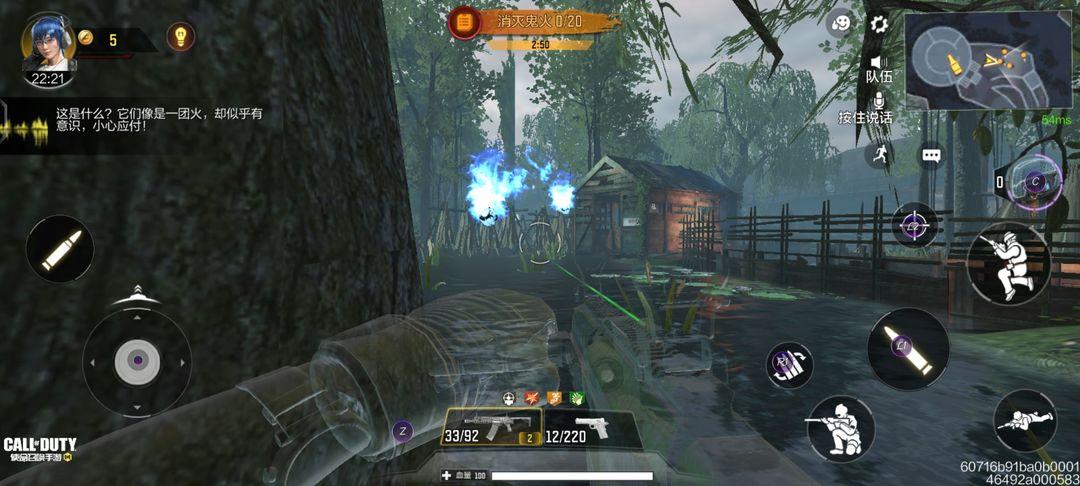Image resolution: width=1080 pixels, height=486 pixels.
Task: Tap the blue-haired character avatar
Action: (48, 42)
